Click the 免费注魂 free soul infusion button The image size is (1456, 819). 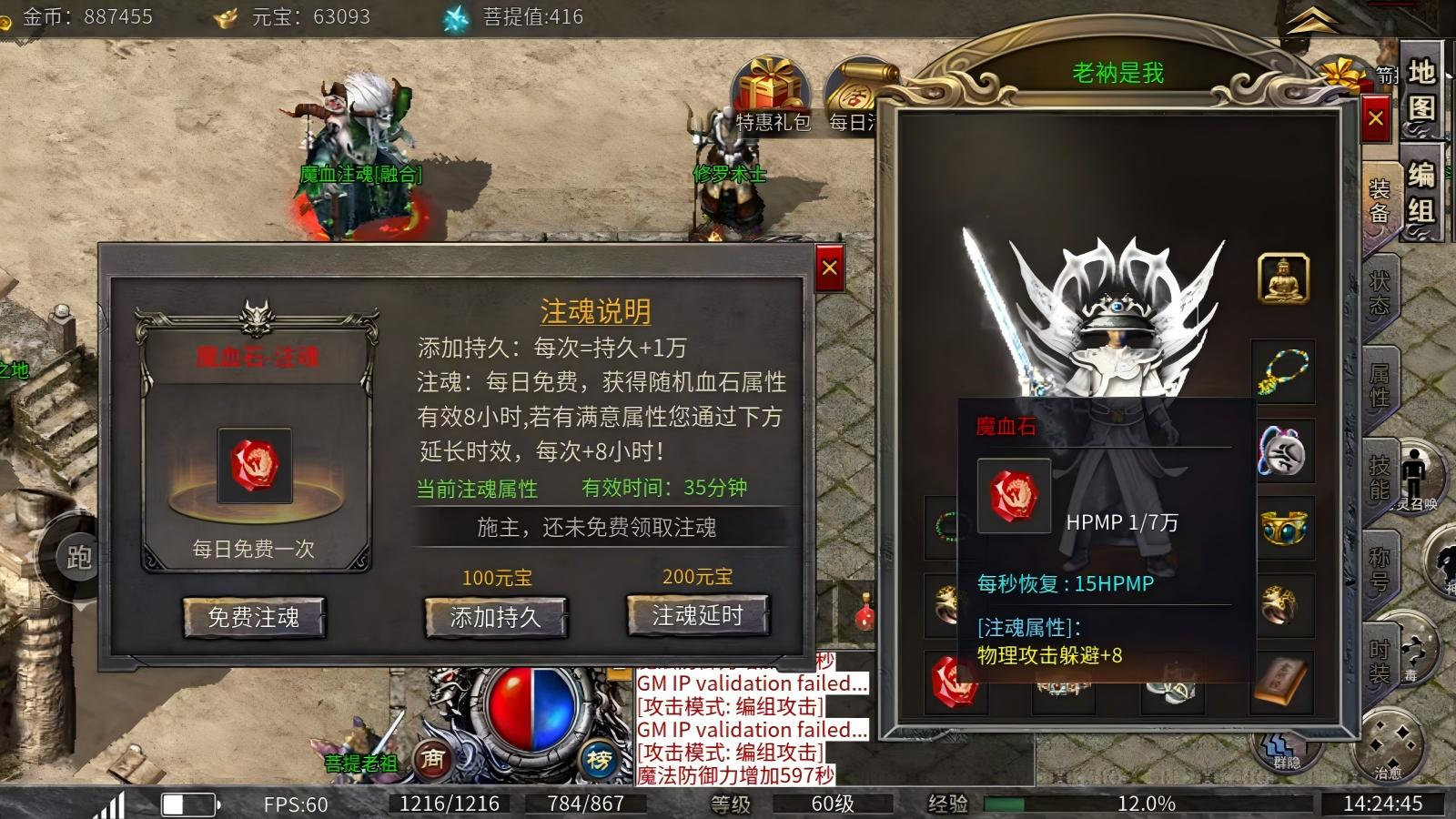(254, 618)
